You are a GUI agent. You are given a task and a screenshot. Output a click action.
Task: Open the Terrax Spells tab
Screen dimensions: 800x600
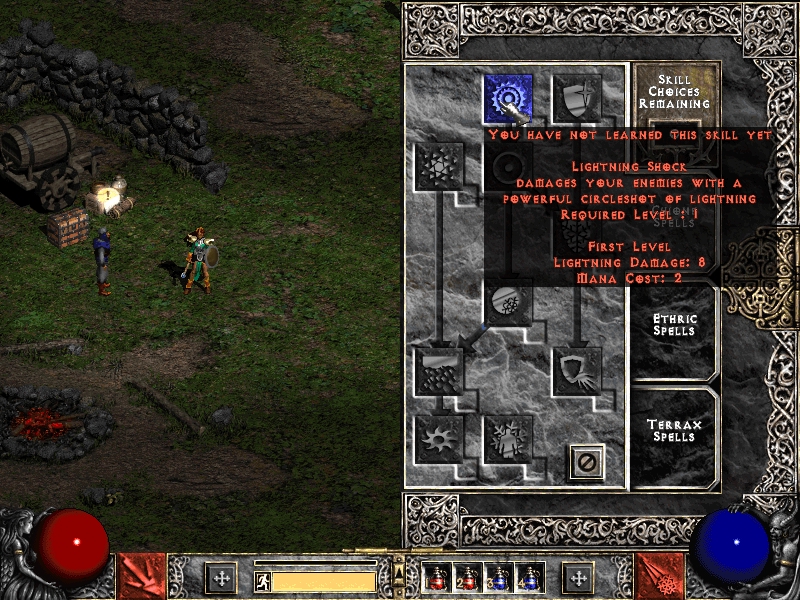(675, 431)
